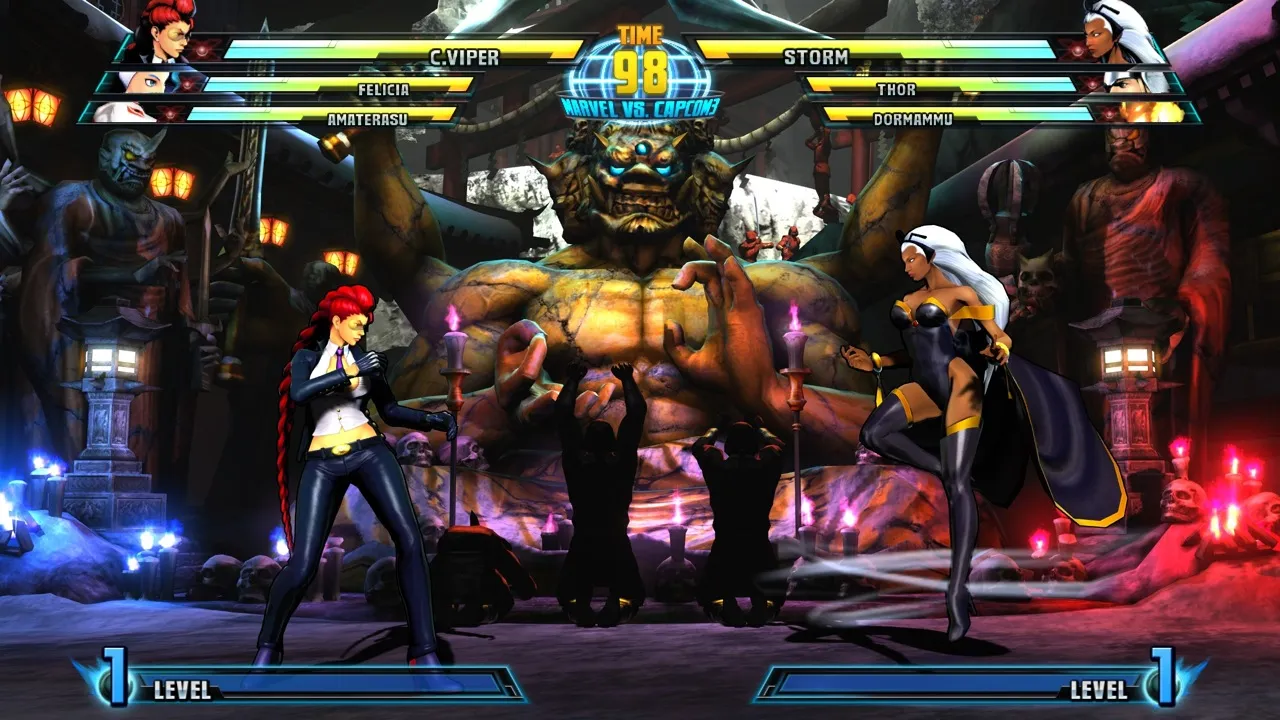
Task: Click the Dormammu partner portrait
Action: [x=1156, y=112]
